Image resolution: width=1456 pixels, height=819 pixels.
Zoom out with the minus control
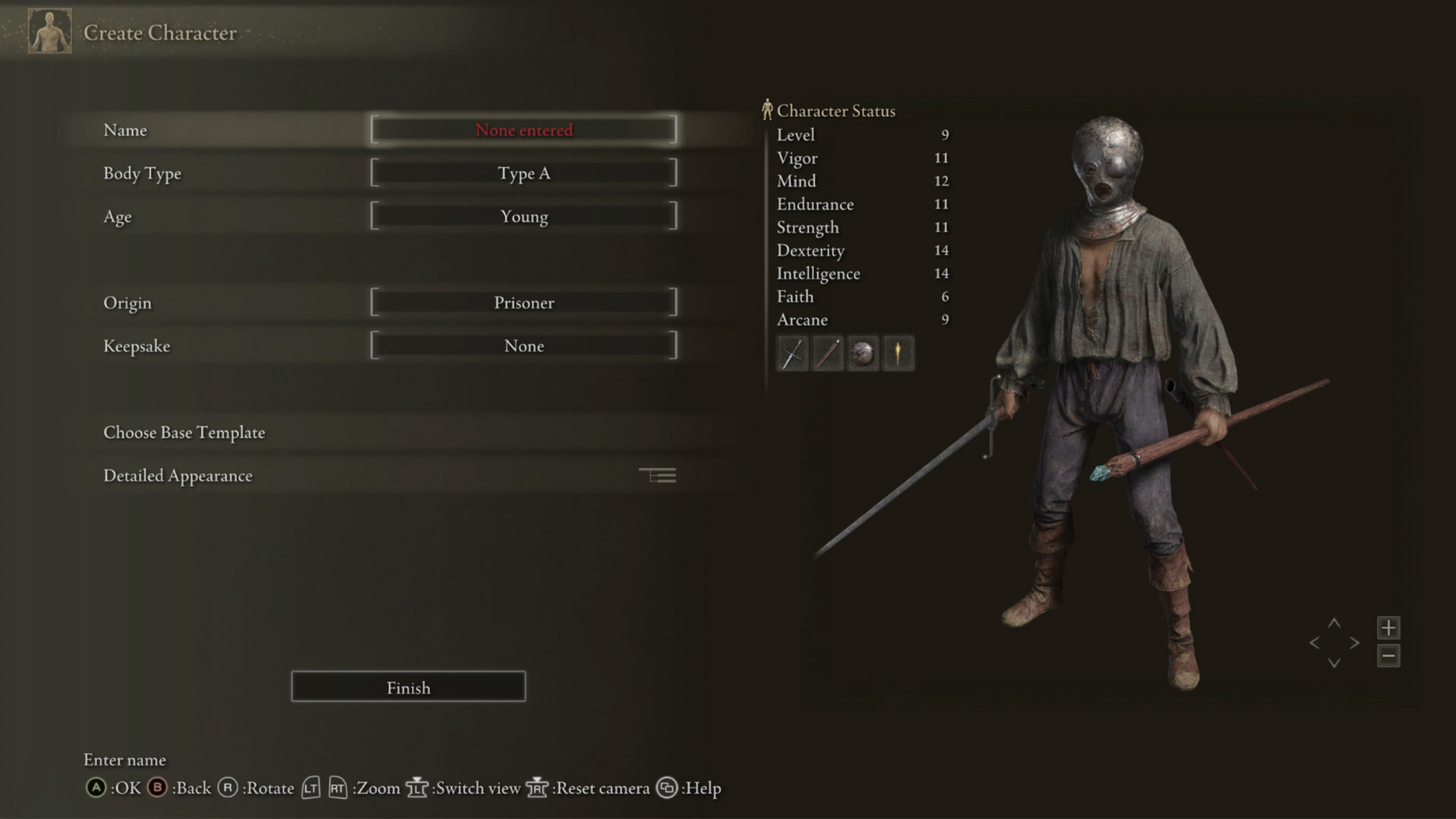pos(1389,656)
